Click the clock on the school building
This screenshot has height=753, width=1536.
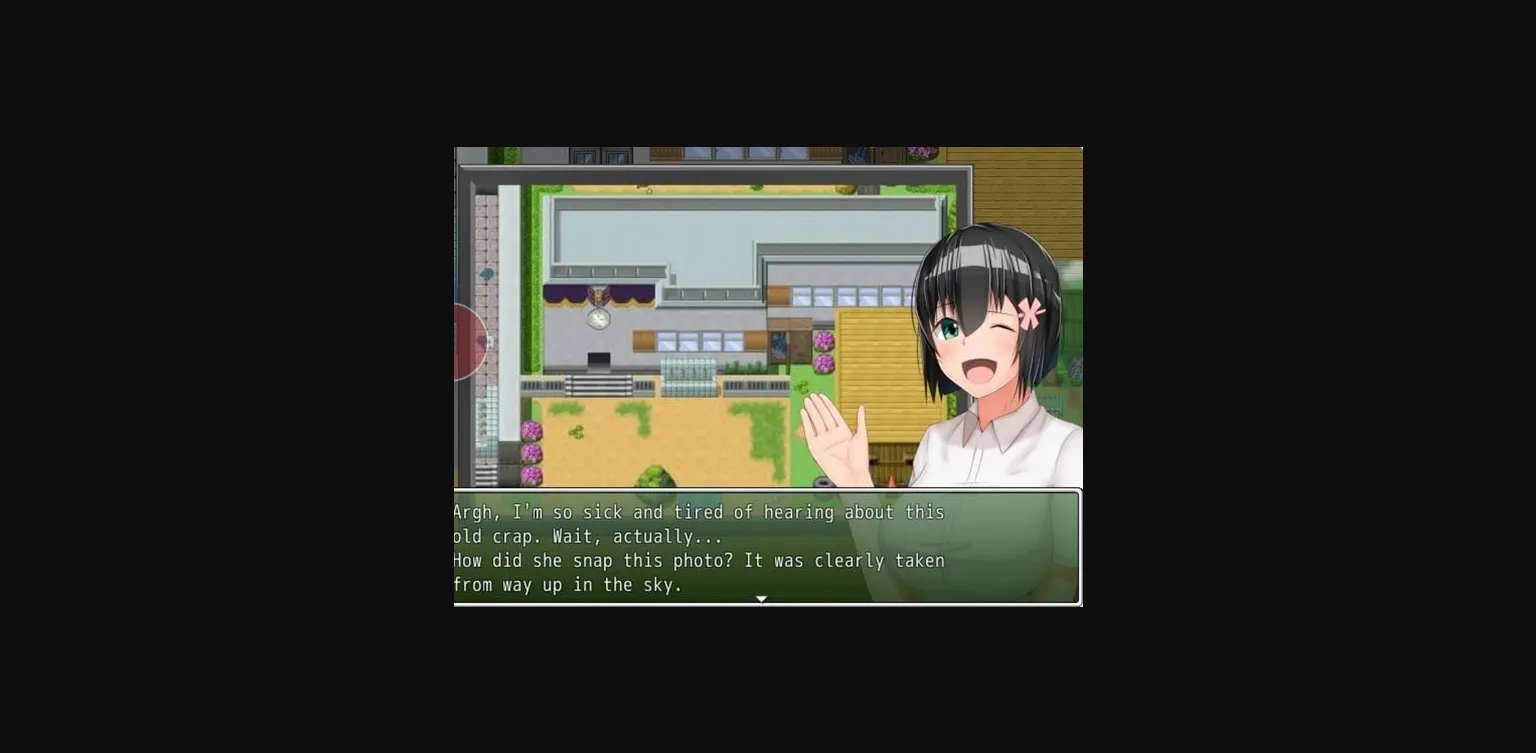(597, 320)
